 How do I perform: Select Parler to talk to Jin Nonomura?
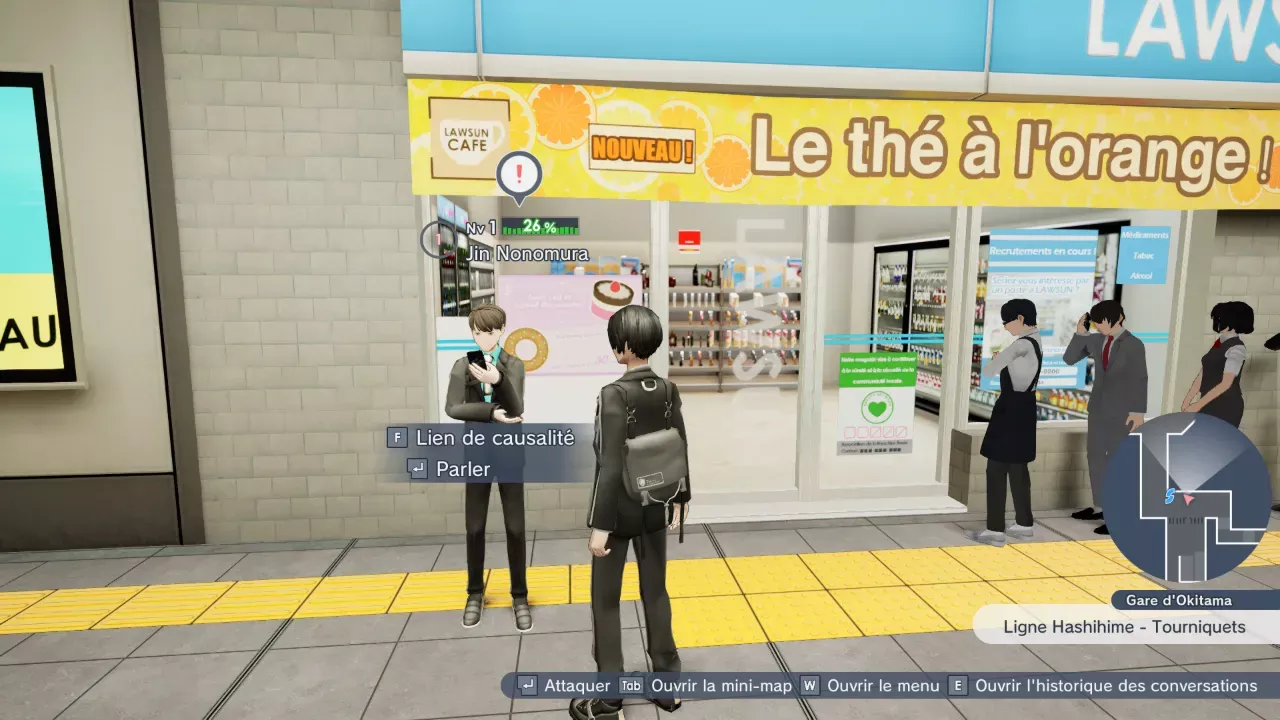click(x=463, y=469)
